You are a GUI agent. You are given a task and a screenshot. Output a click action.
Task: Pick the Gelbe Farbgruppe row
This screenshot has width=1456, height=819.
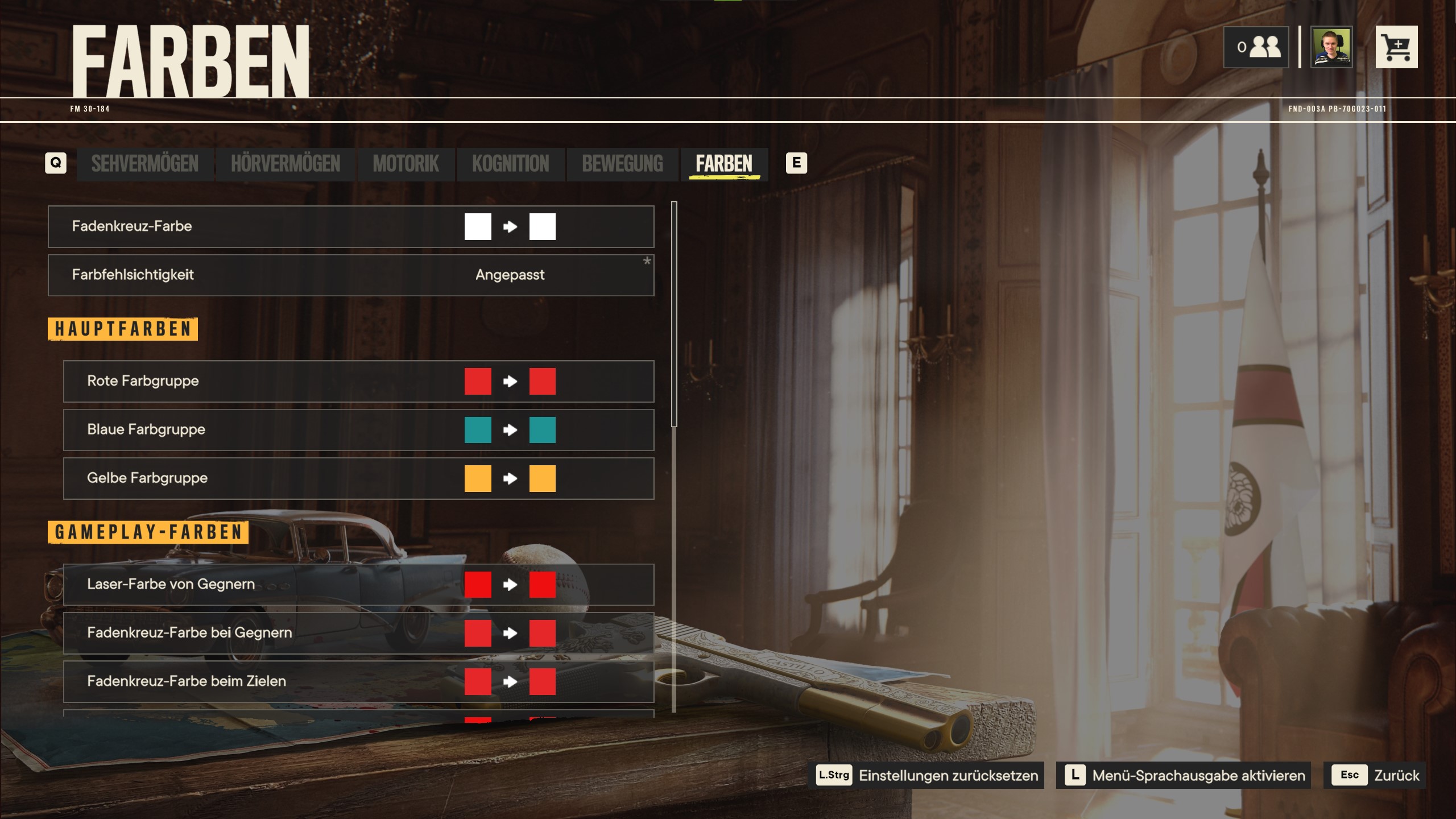(x=358, y=478)
